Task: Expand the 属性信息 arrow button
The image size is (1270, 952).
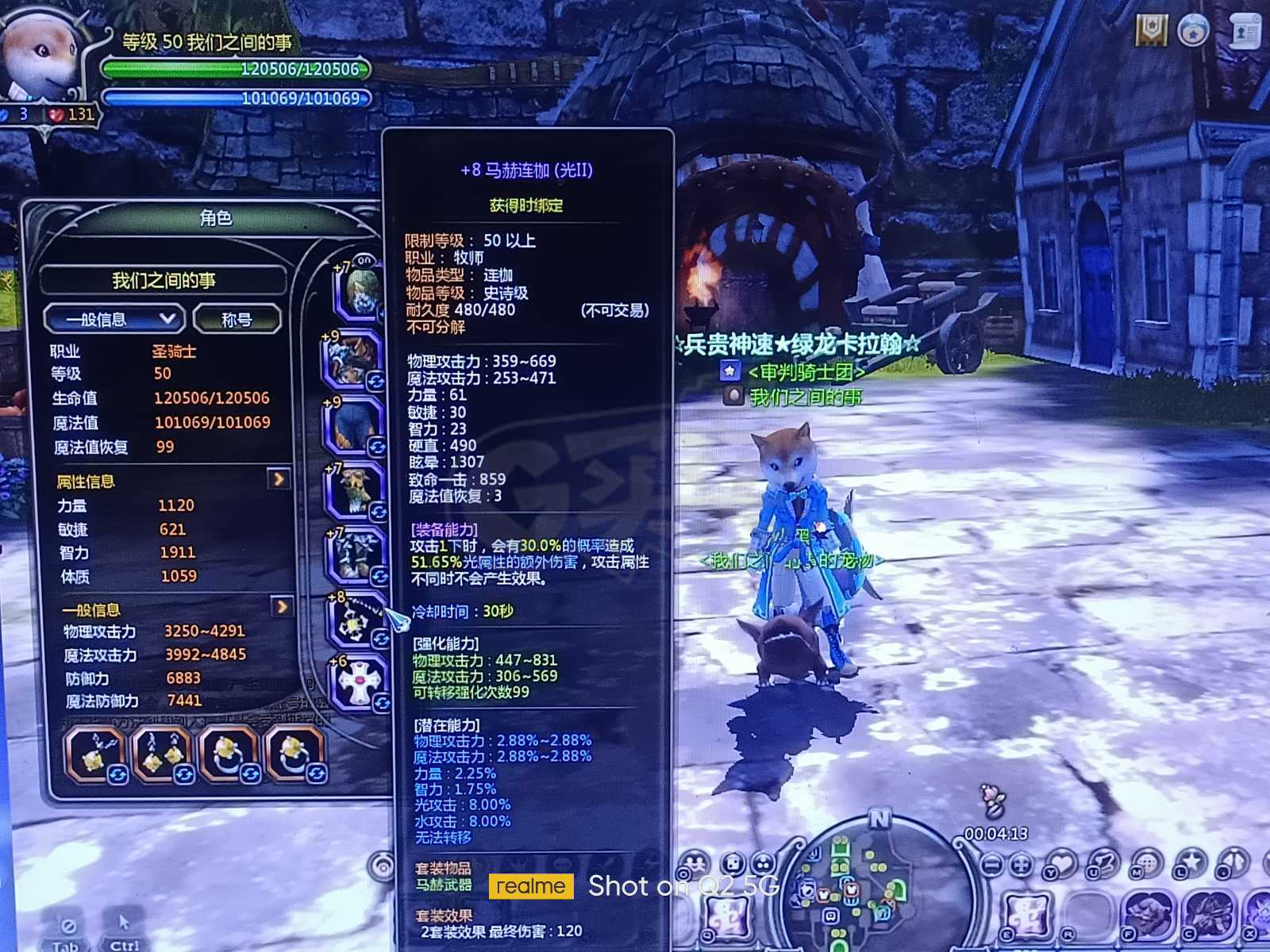Action: 279,479
